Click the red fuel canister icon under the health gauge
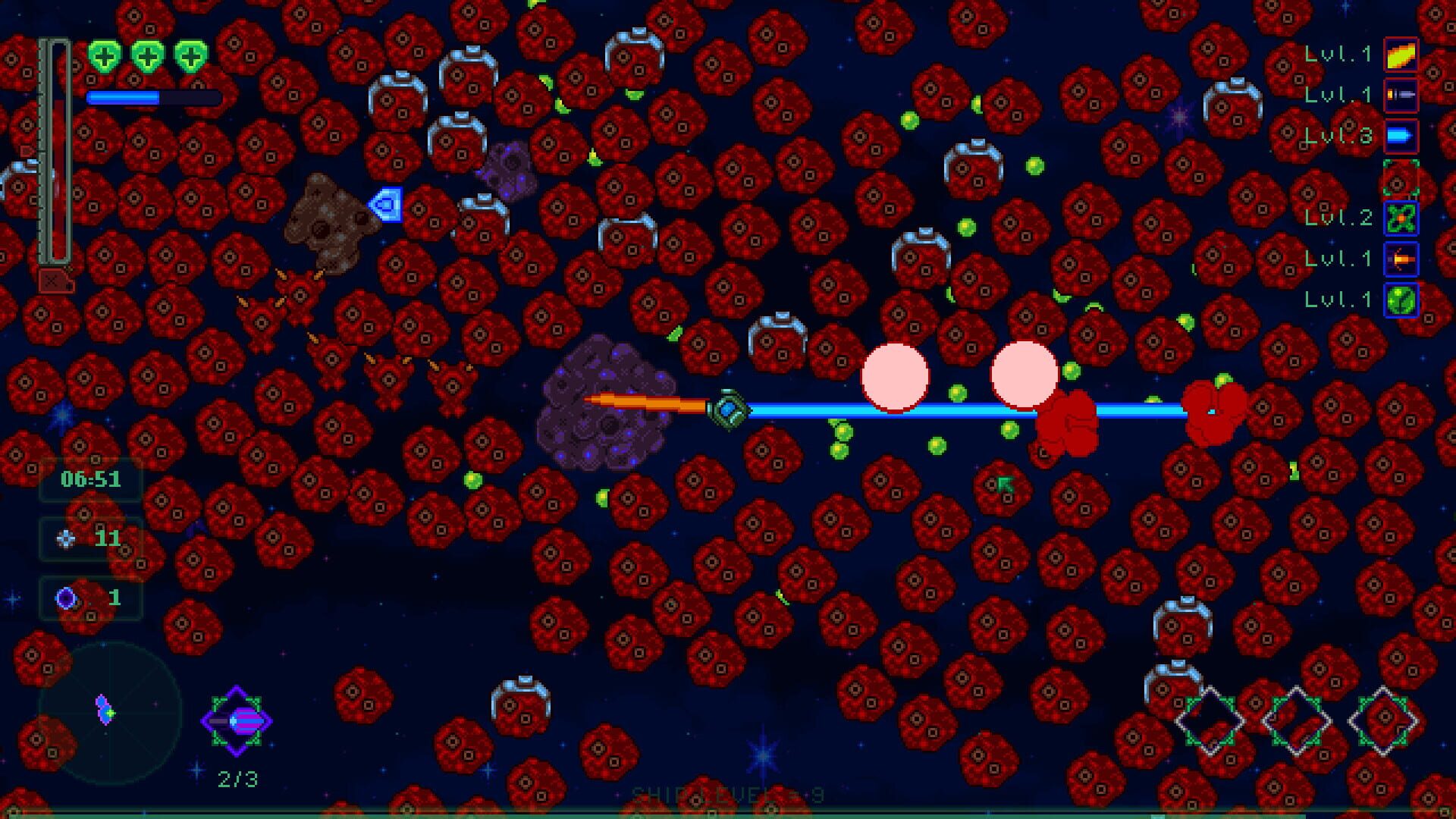Image resolution: width=1456 pixels, height=819 pixels. point(55,279)
